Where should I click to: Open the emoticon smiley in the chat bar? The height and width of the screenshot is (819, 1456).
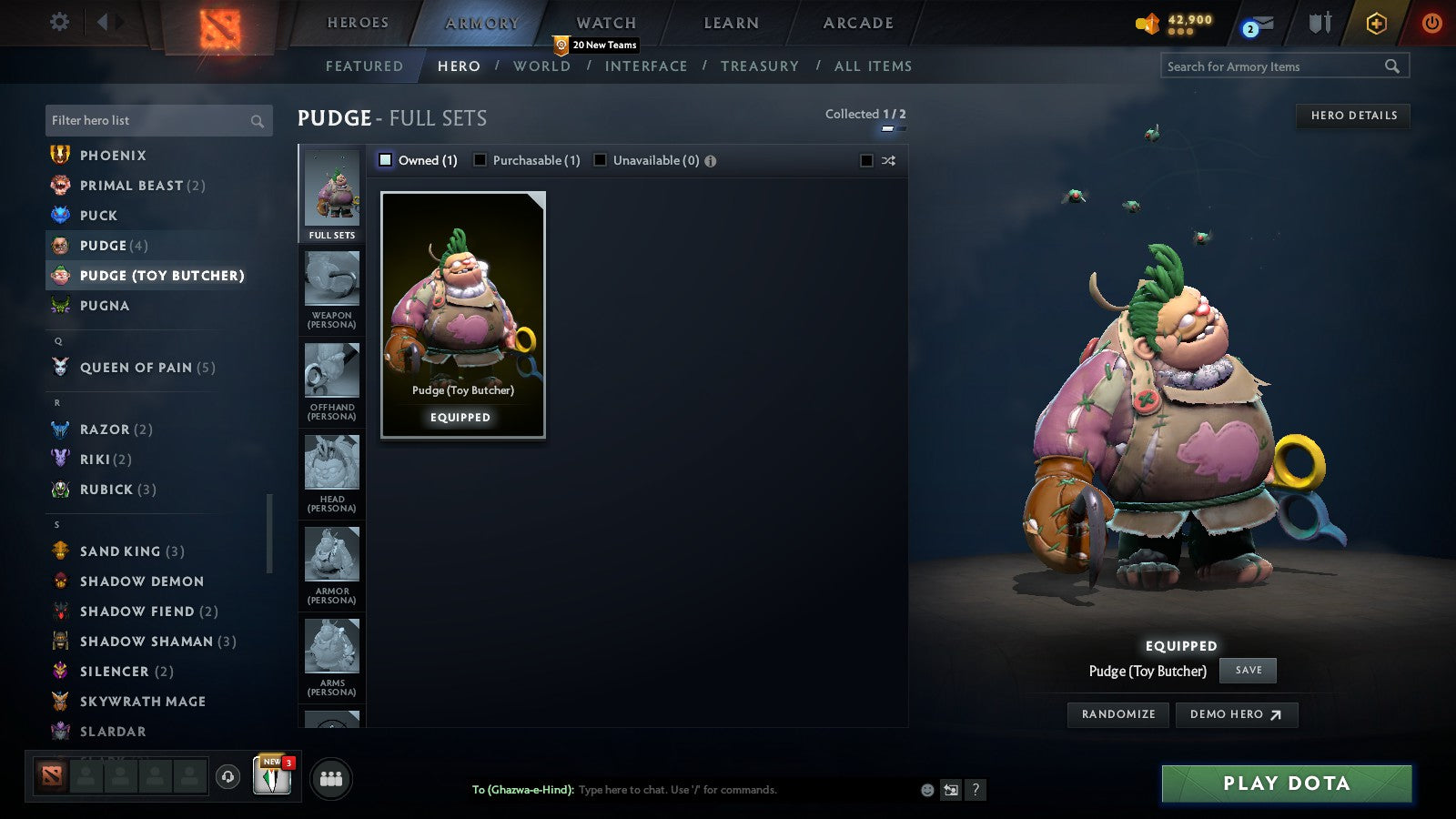pyautogui.click(x=926, y=790)
